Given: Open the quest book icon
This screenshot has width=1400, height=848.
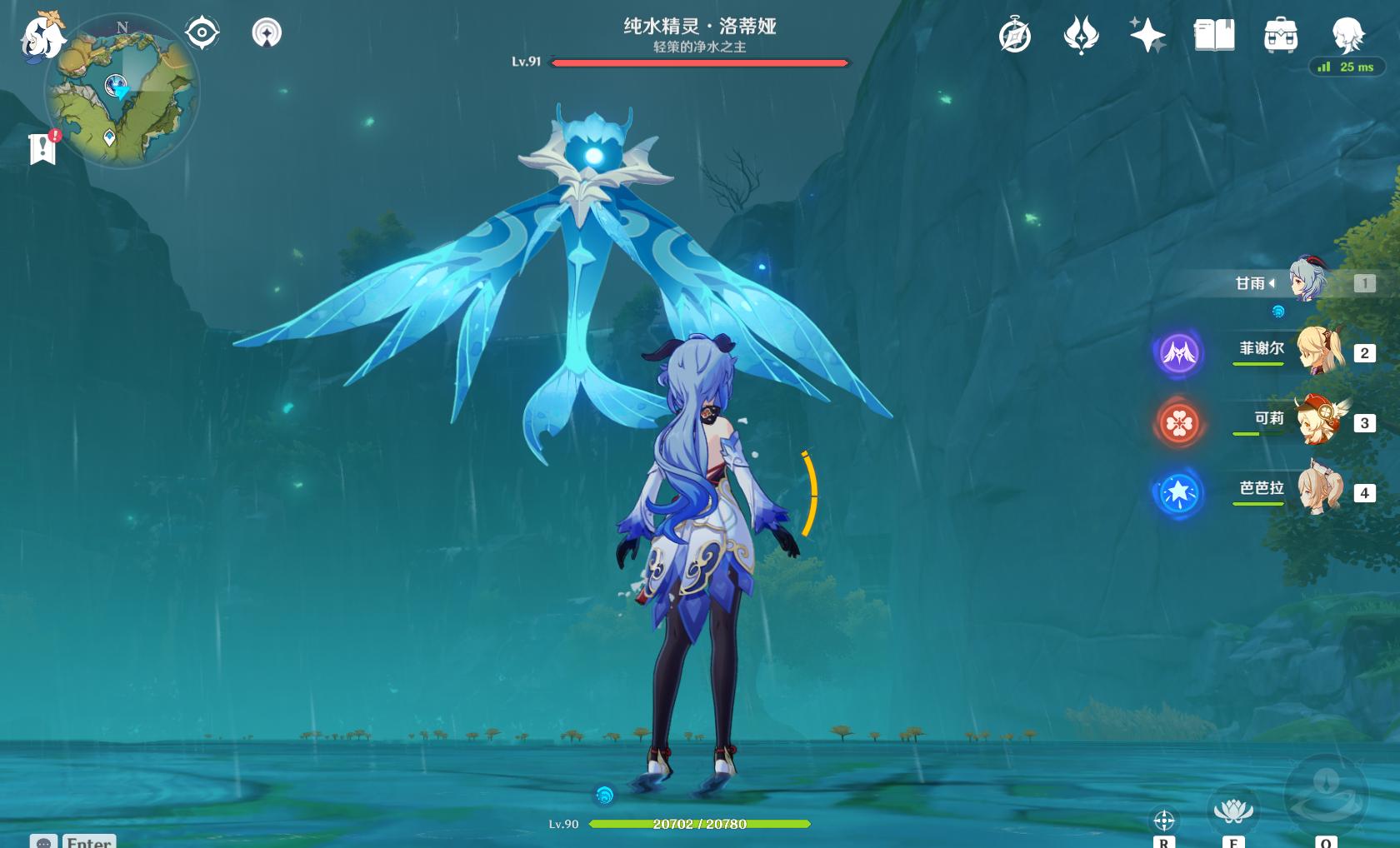Looking at the screenshot, I should click(1214, 36).
